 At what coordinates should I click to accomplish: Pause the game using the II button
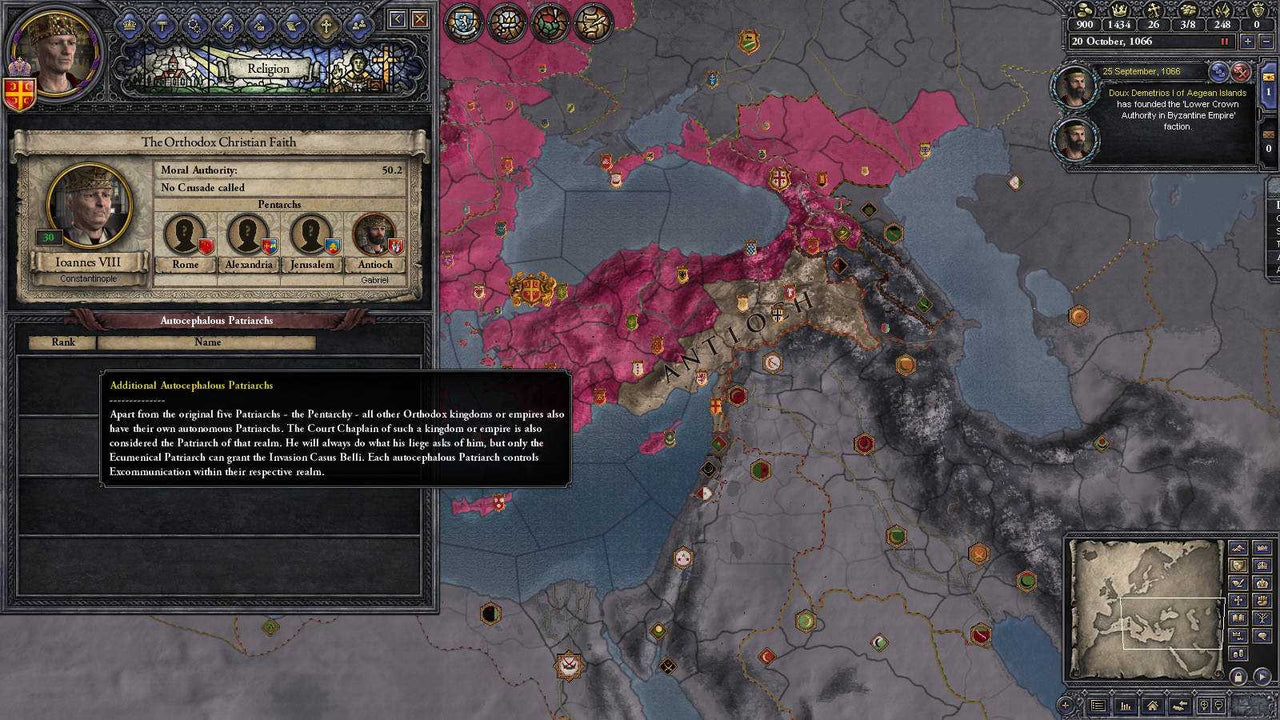[x=1224, y=41]
